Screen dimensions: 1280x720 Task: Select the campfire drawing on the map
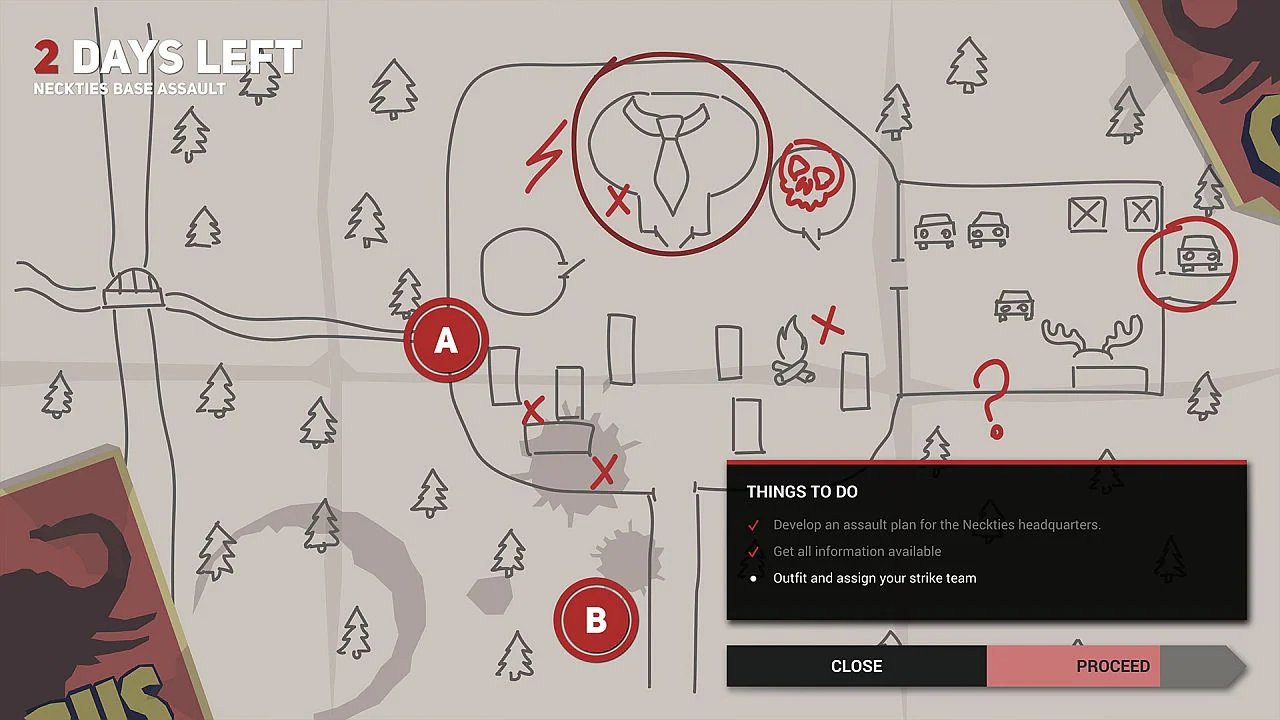coord(792,350)
